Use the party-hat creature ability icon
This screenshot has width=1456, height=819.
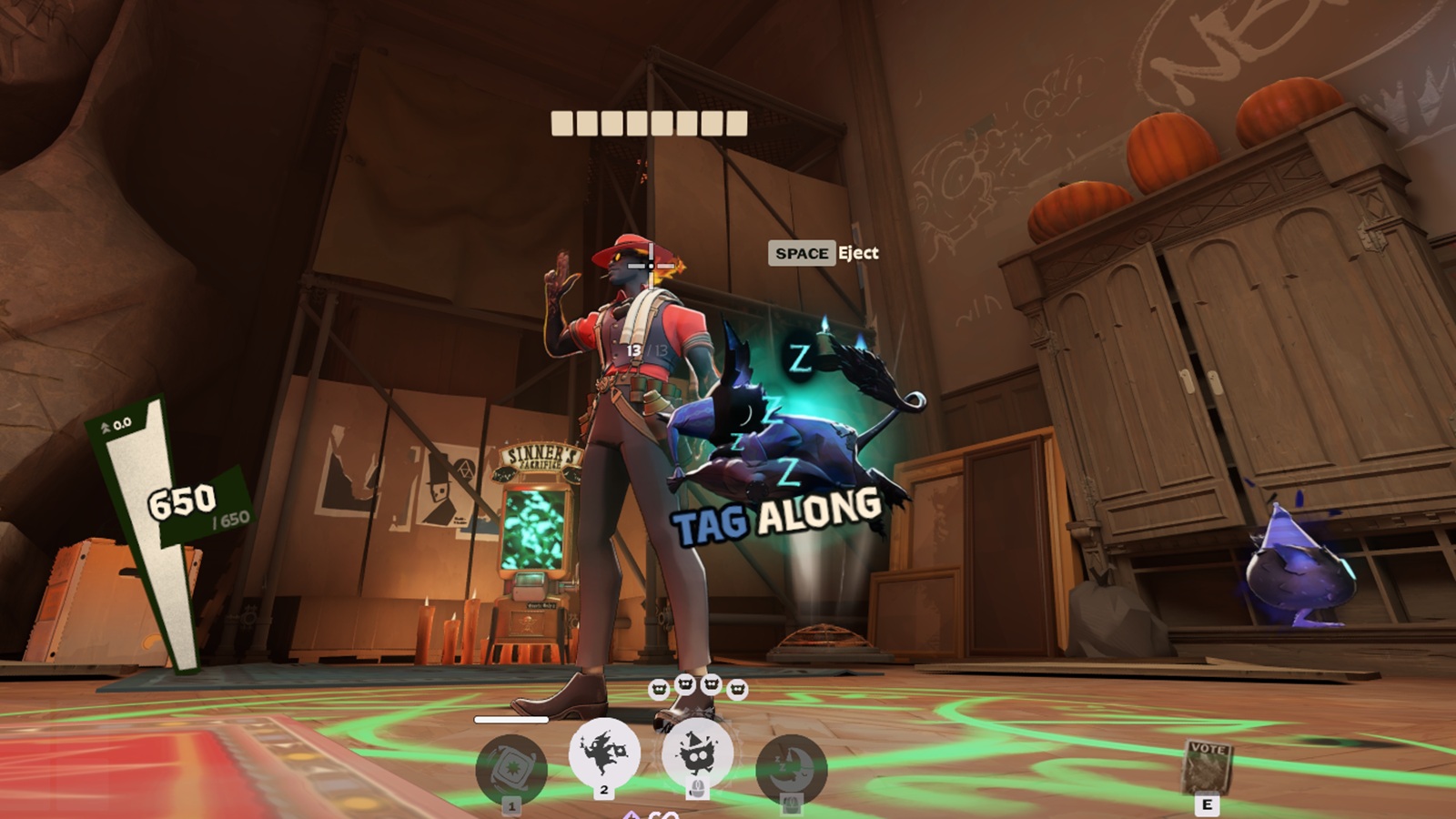click(697, 753)
